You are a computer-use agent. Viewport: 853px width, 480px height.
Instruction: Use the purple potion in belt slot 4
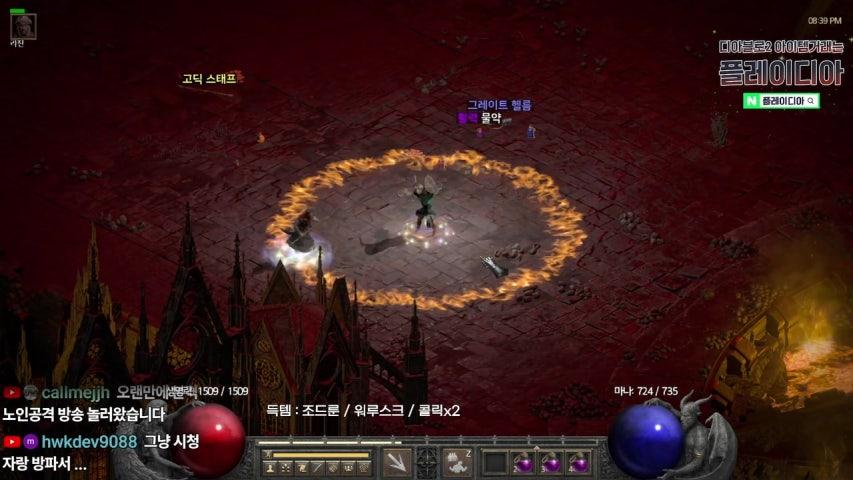[x=578, y=462]
